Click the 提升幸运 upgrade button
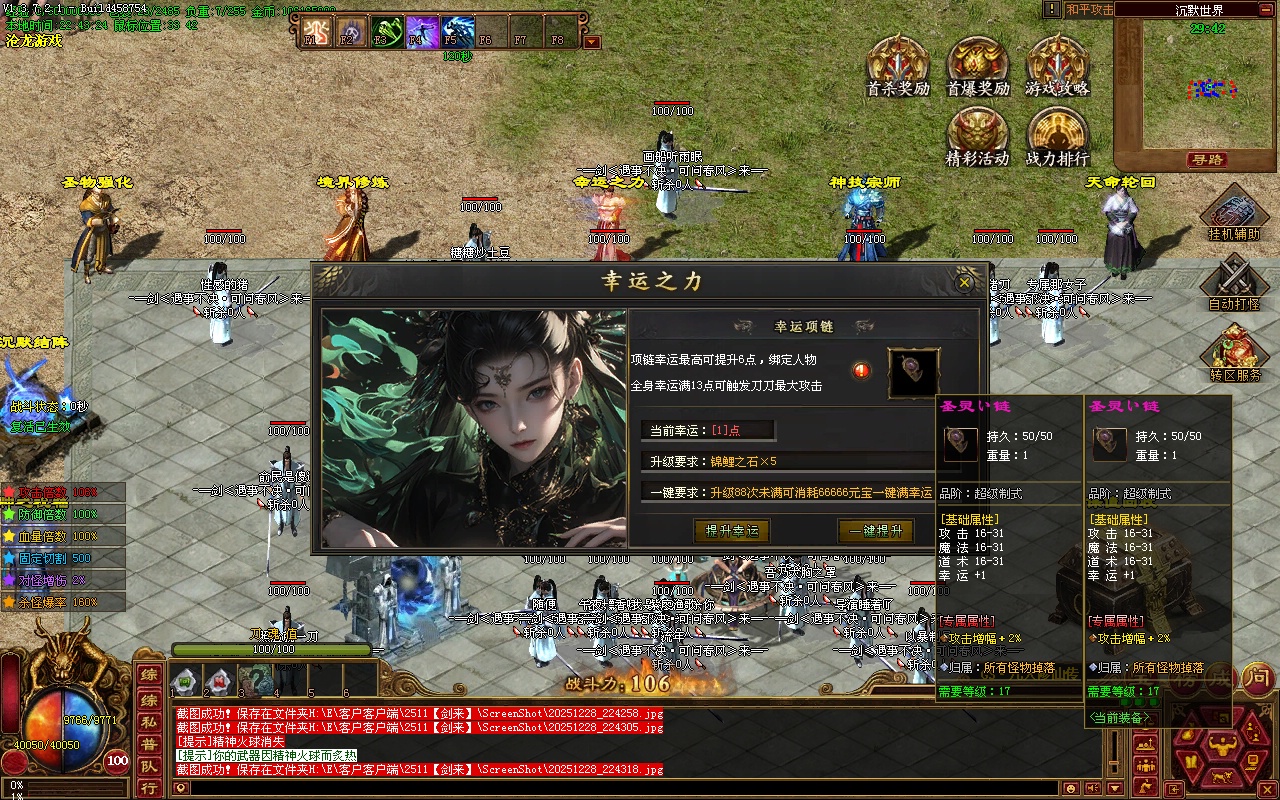The width and height of the screenshot is (1280, 800). pos(731,531)
